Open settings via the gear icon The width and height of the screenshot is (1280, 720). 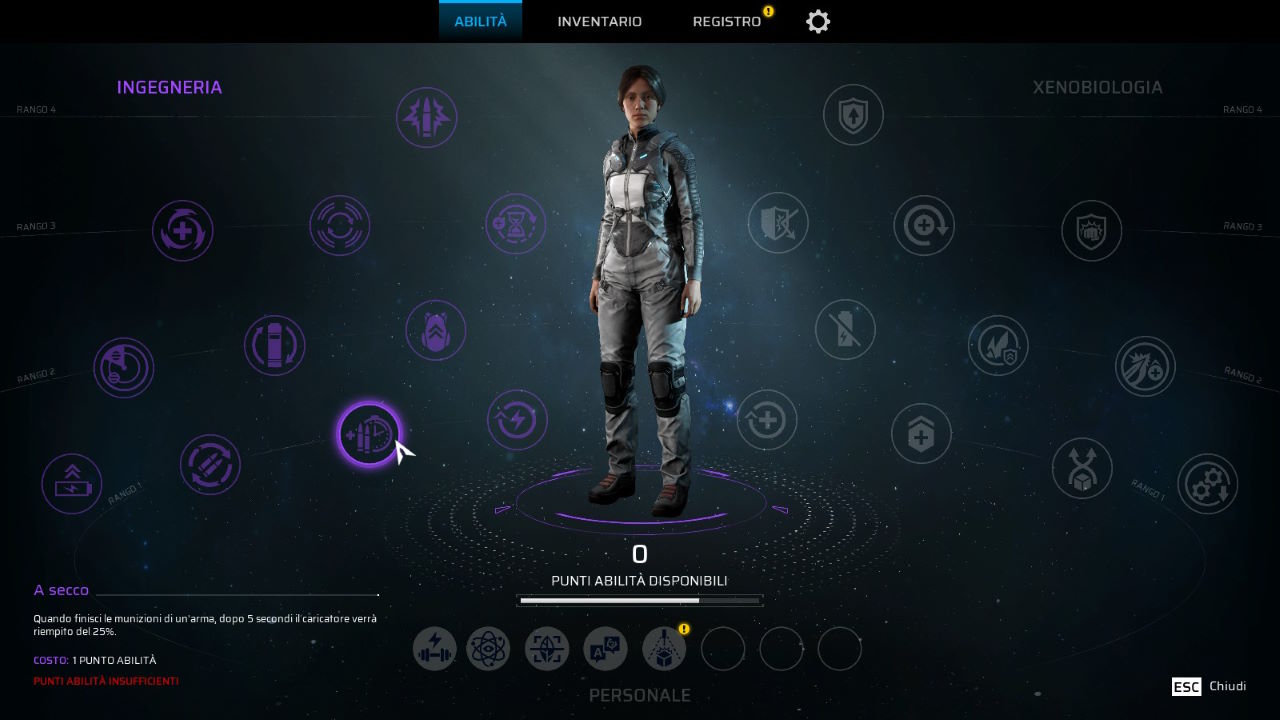click(x=818, y=22)
